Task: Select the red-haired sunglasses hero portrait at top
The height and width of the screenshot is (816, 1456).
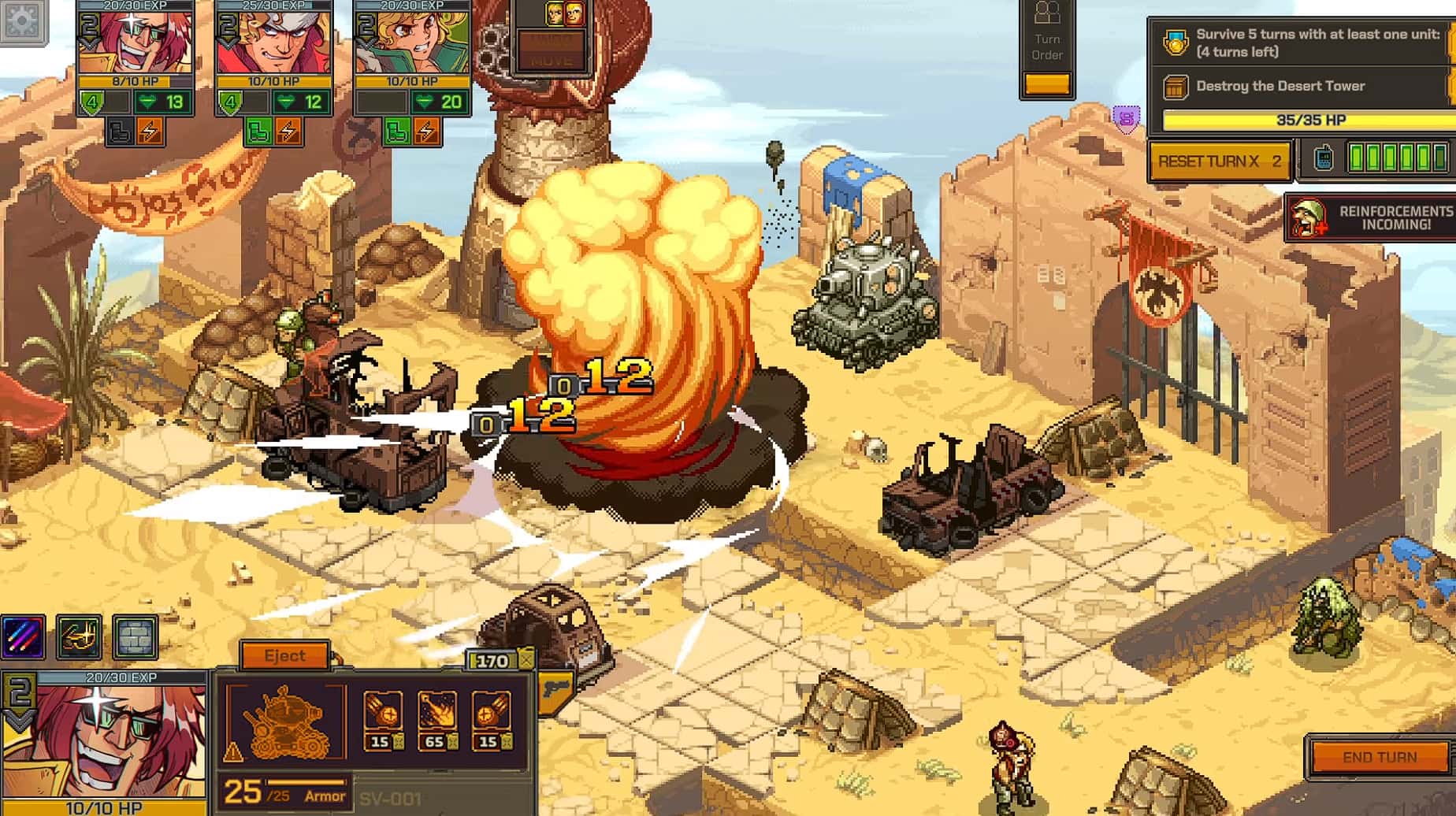Action: point(135,43)
